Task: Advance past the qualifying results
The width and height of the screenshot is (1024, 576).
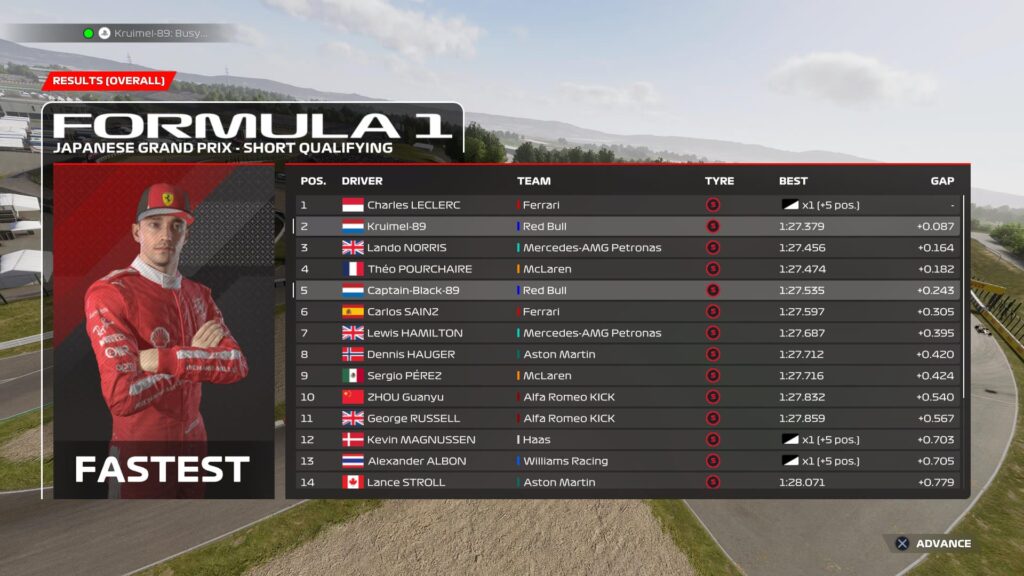Action: coord(932,544)
